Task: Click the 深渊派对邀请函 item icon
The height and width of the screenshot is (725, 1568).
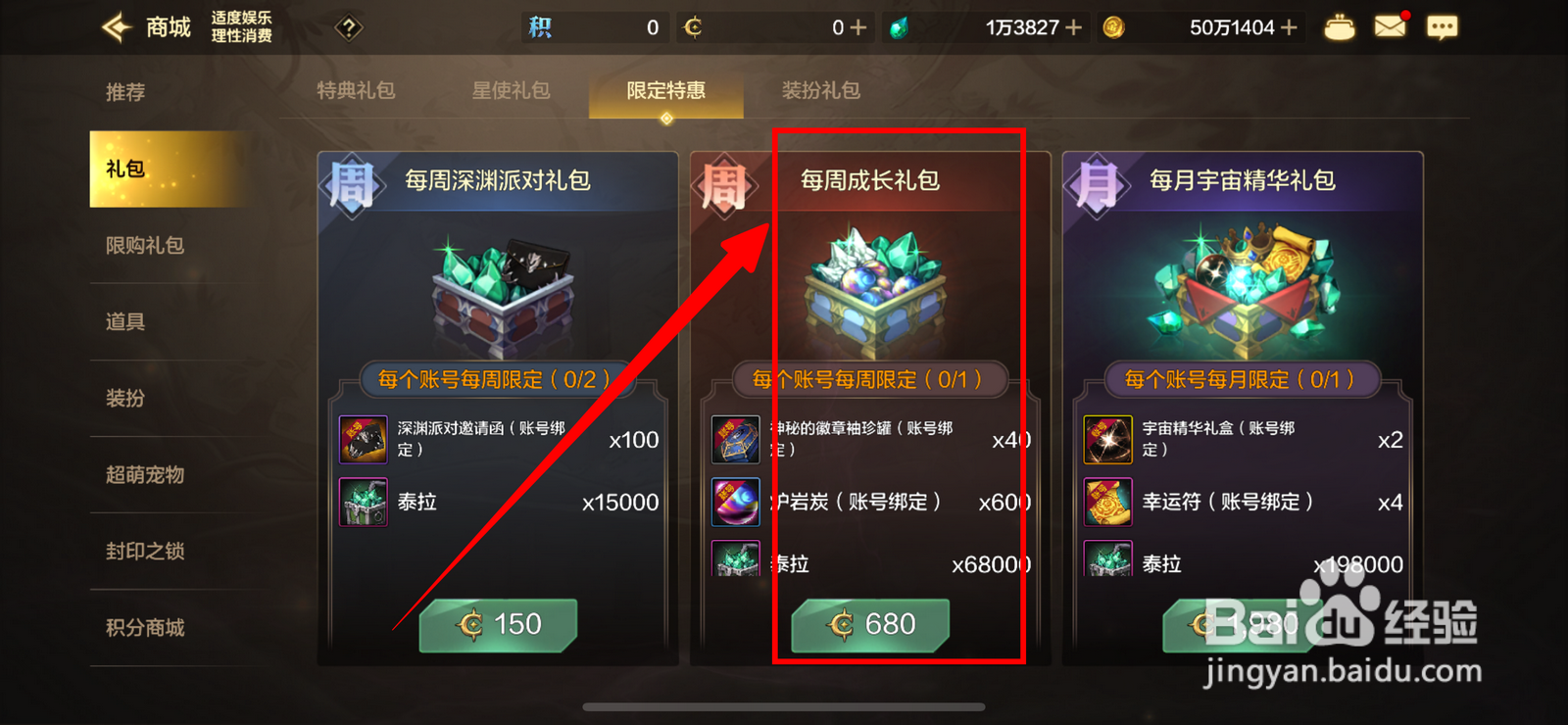Action: point(363,439)
